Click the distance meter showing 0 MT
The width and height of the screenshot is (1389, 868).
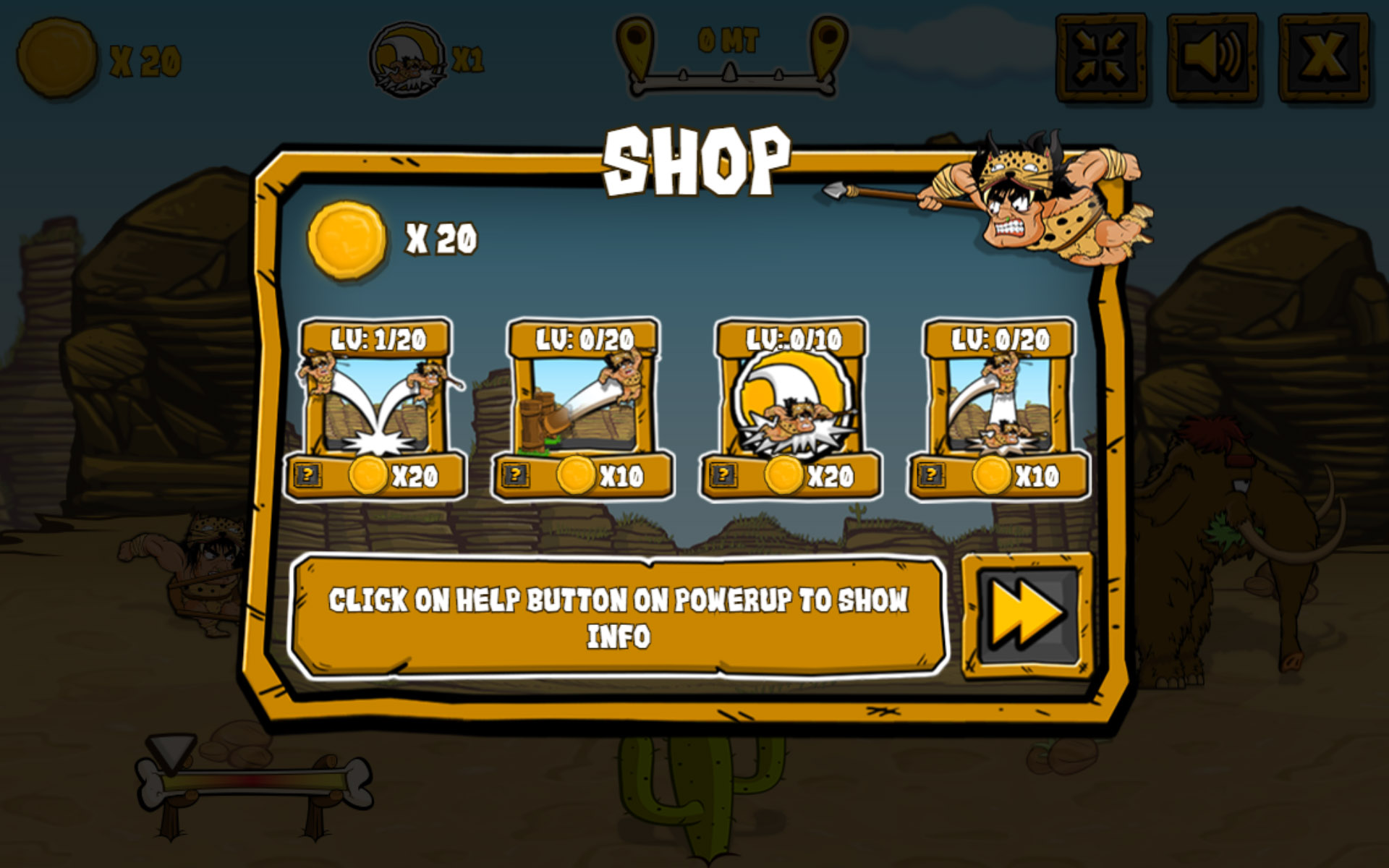tap(729, 43)
